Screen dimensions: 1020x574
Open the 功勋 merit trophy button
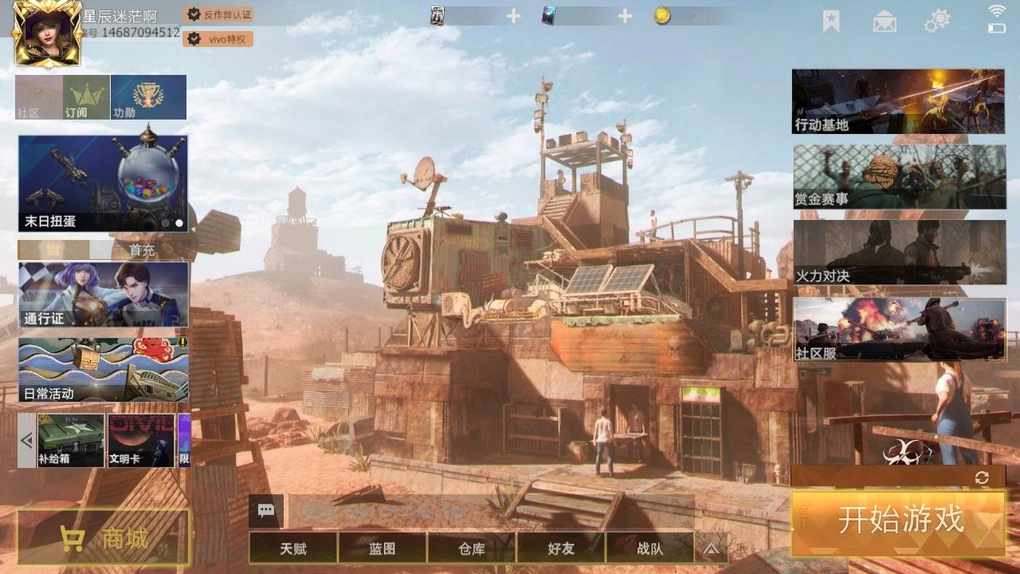coord(148,97)
